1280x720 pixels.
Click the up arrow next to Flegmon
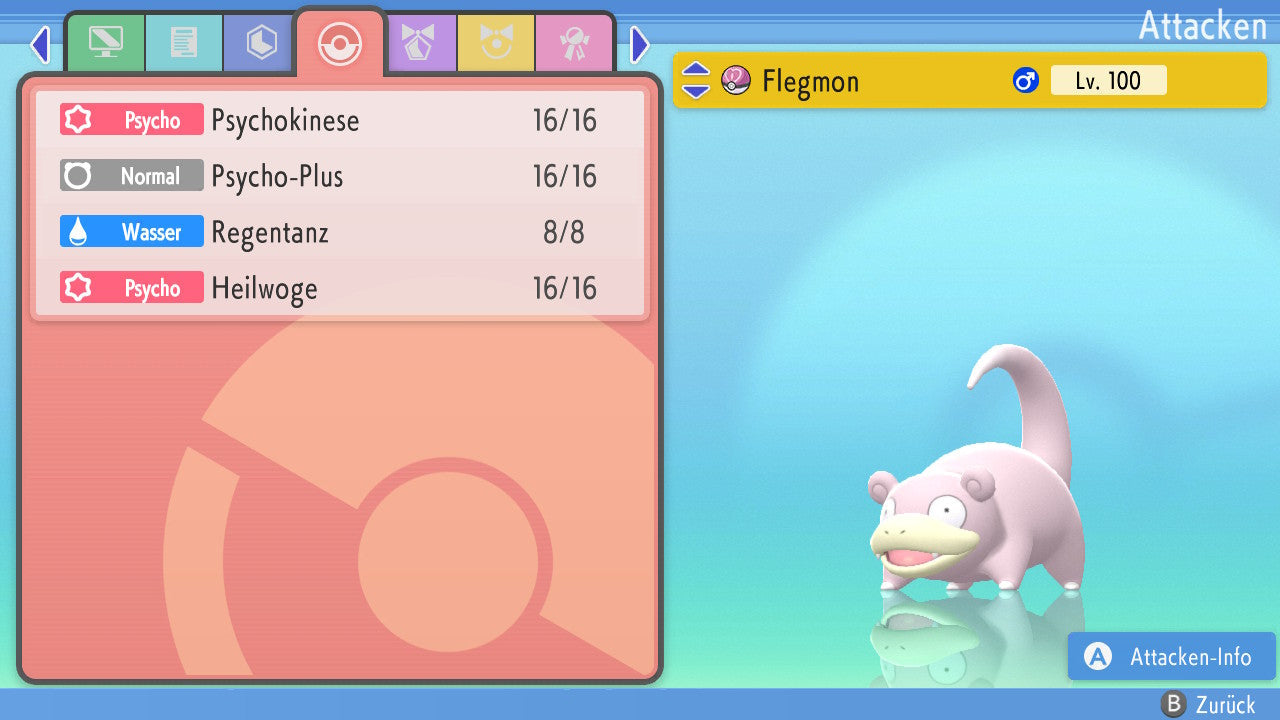[x=696, y=70]
